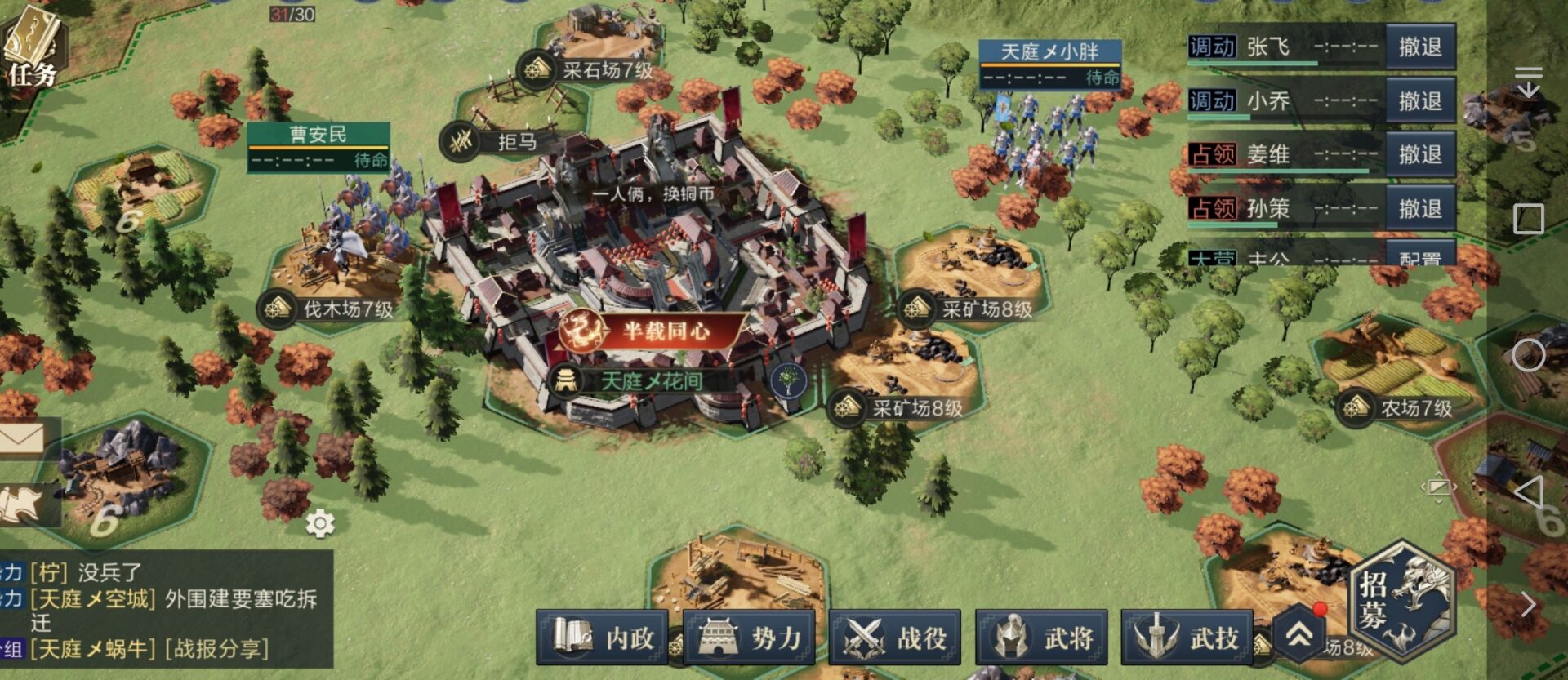Open the mail envelope icon
1568x680 pixels.
(24, 439)
